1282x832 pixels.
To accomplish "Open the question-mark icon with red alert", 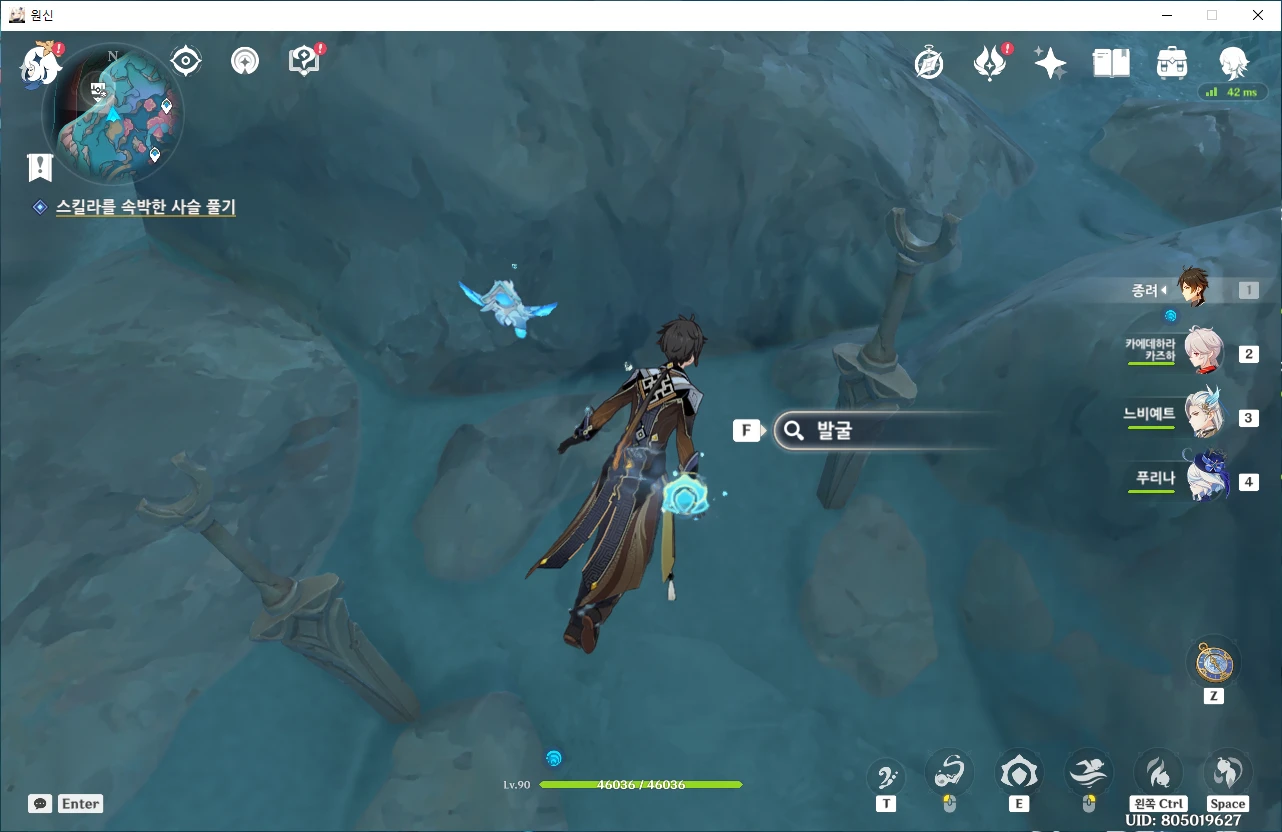I will [303, 61].
